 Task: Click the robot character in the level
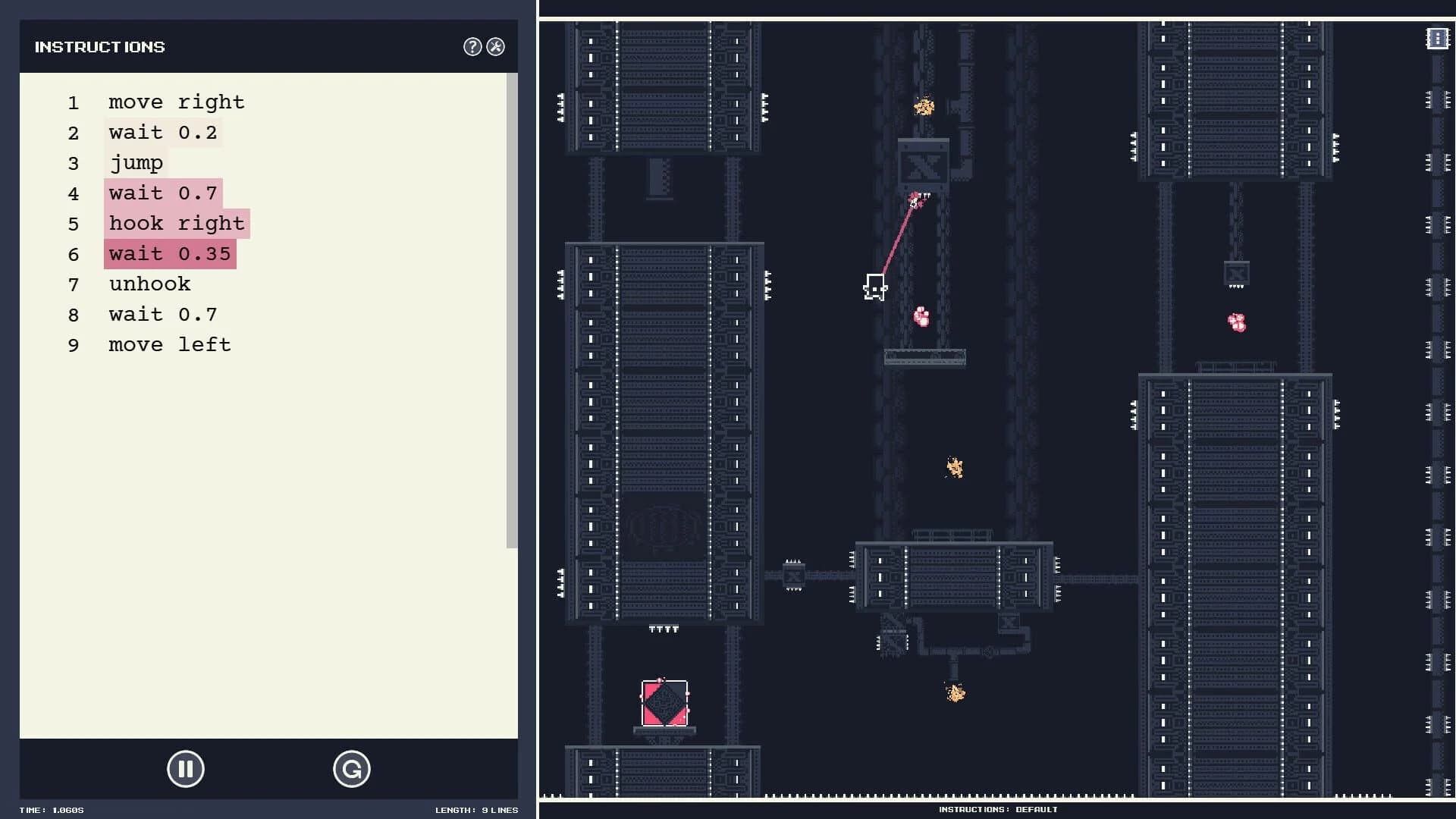tap(874, 287)
